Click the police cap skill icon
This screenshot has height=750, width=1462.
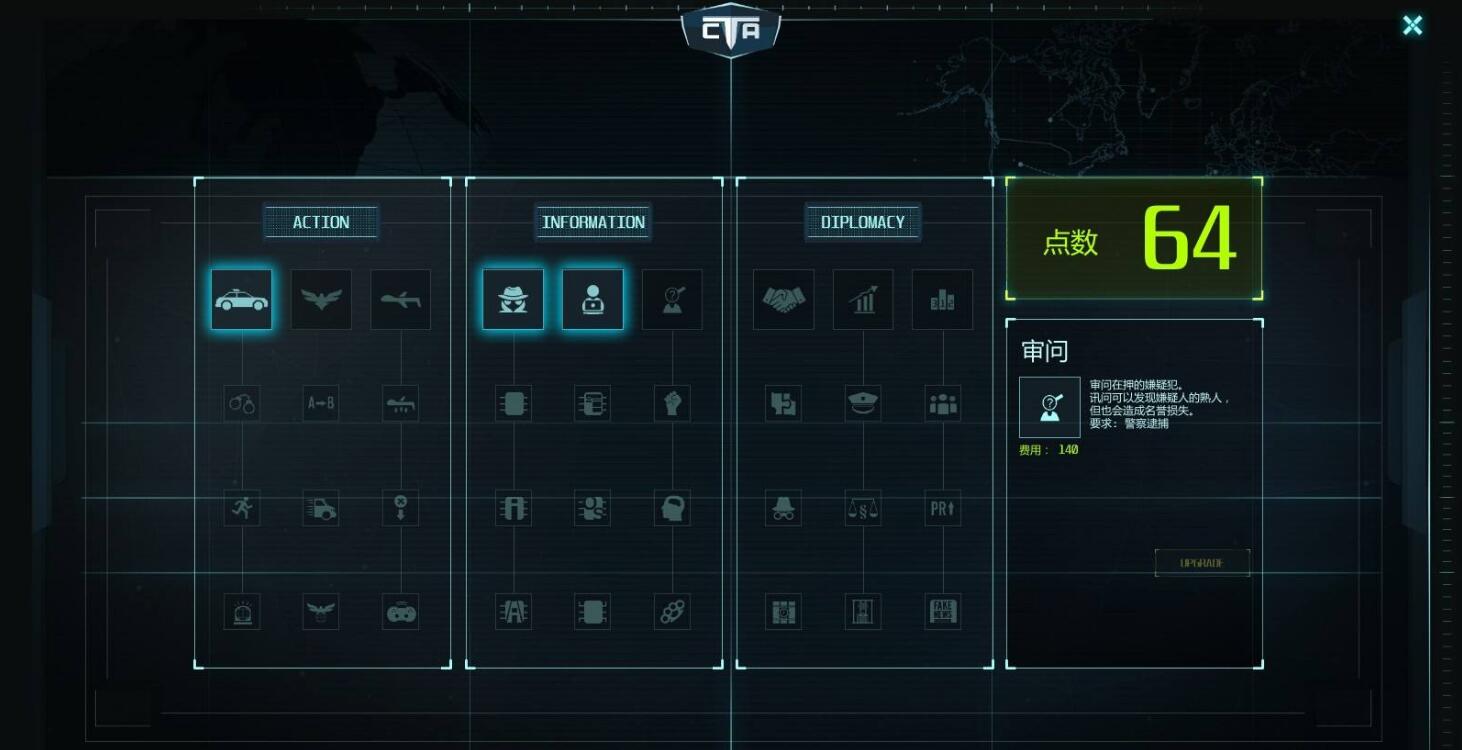coord(862,403)
